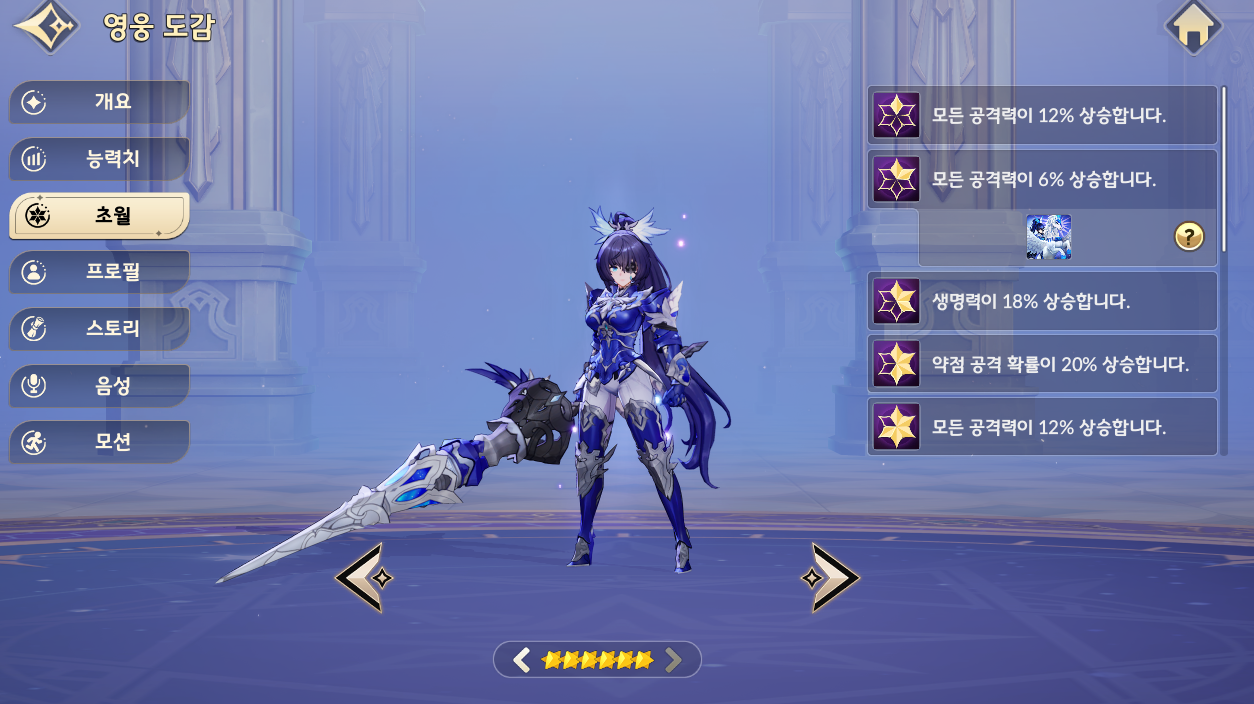Show the previous hero with left arrow
Viewport: 1254px width, 704px height.
pos(359,577)
